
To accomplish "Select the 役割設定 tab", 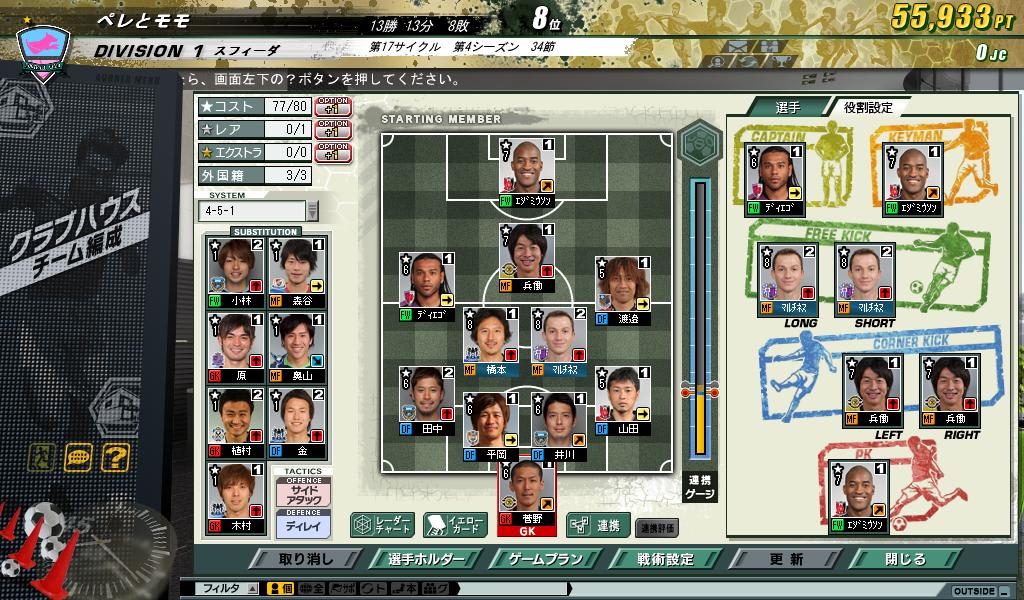I will [x=866, y=107].
